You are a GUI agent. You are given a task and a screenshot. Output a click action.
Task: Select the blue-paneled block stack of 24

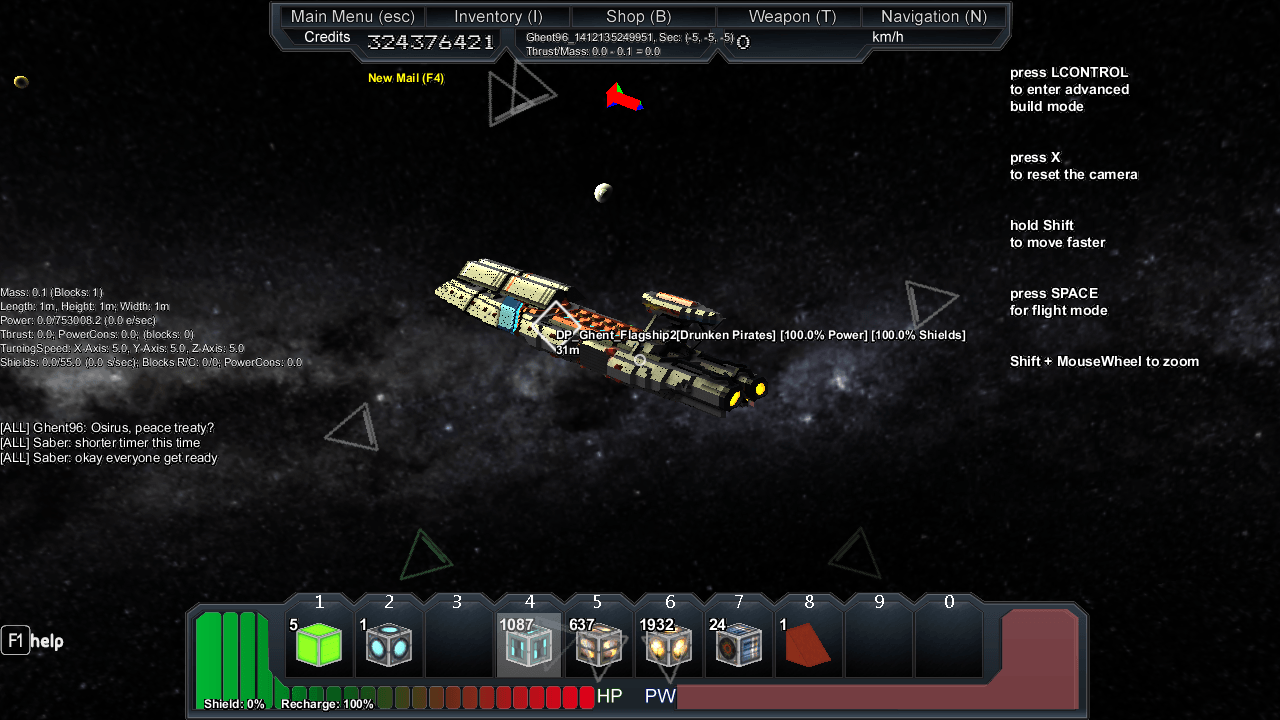pos(739,644)
